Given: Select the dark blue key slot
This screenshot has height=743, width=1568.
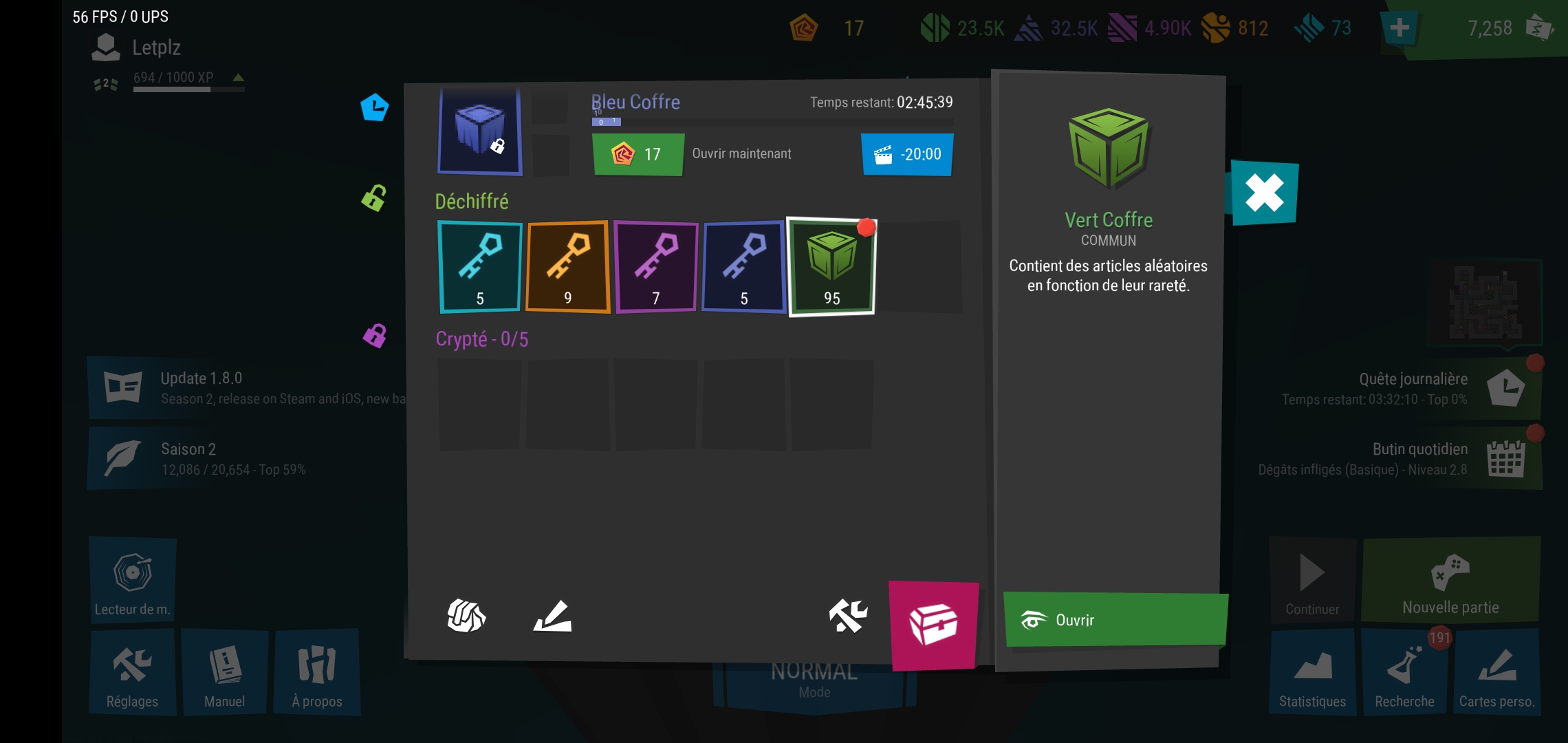Looking at the screenshot, I should (x=743, y=267).
